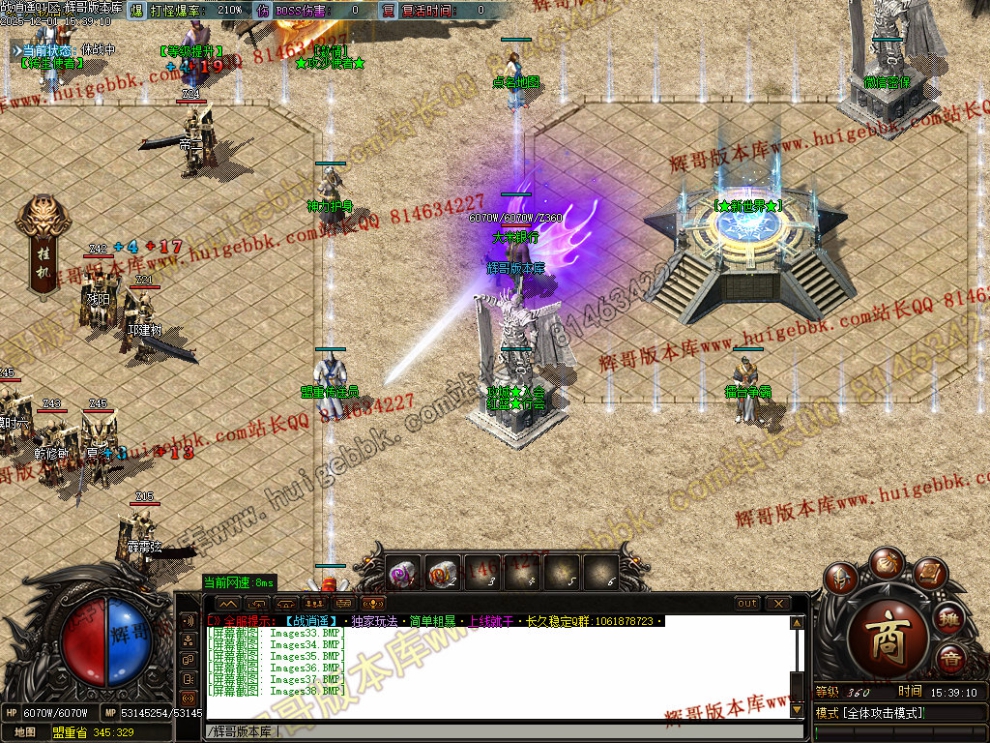Screen dimensions: 990x743
Task: Open the skill book button
Action: [930, 574]
